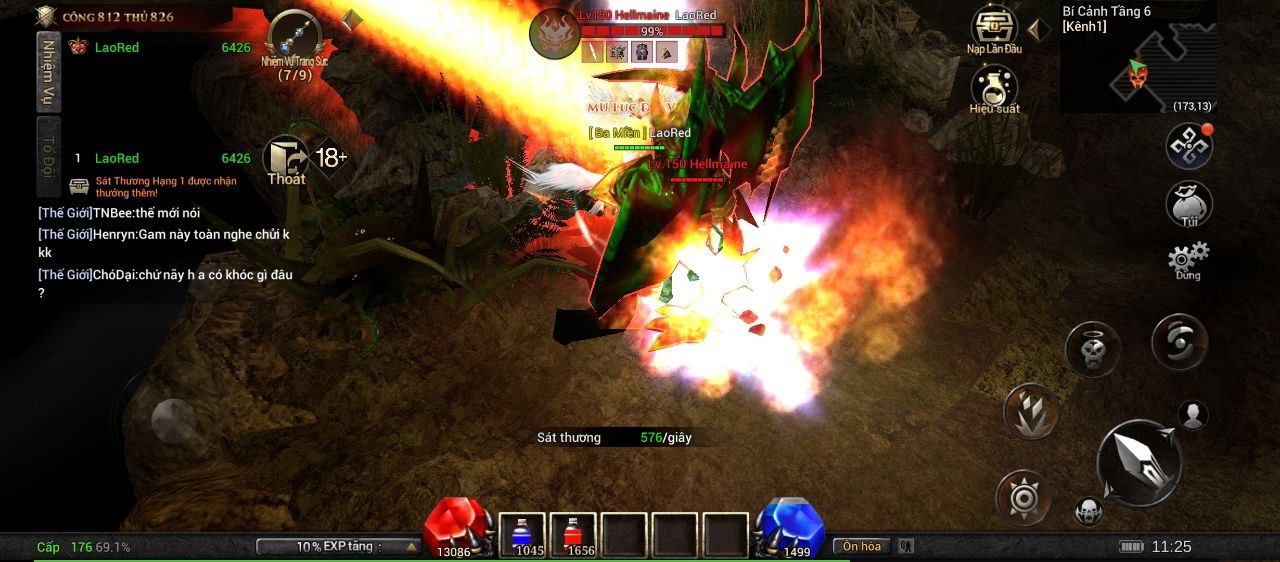Viewport: 1280px width, 562px height.
Task: Activate the spiked ring skill
Action: pyautogui.click(x=1023, y=497)
